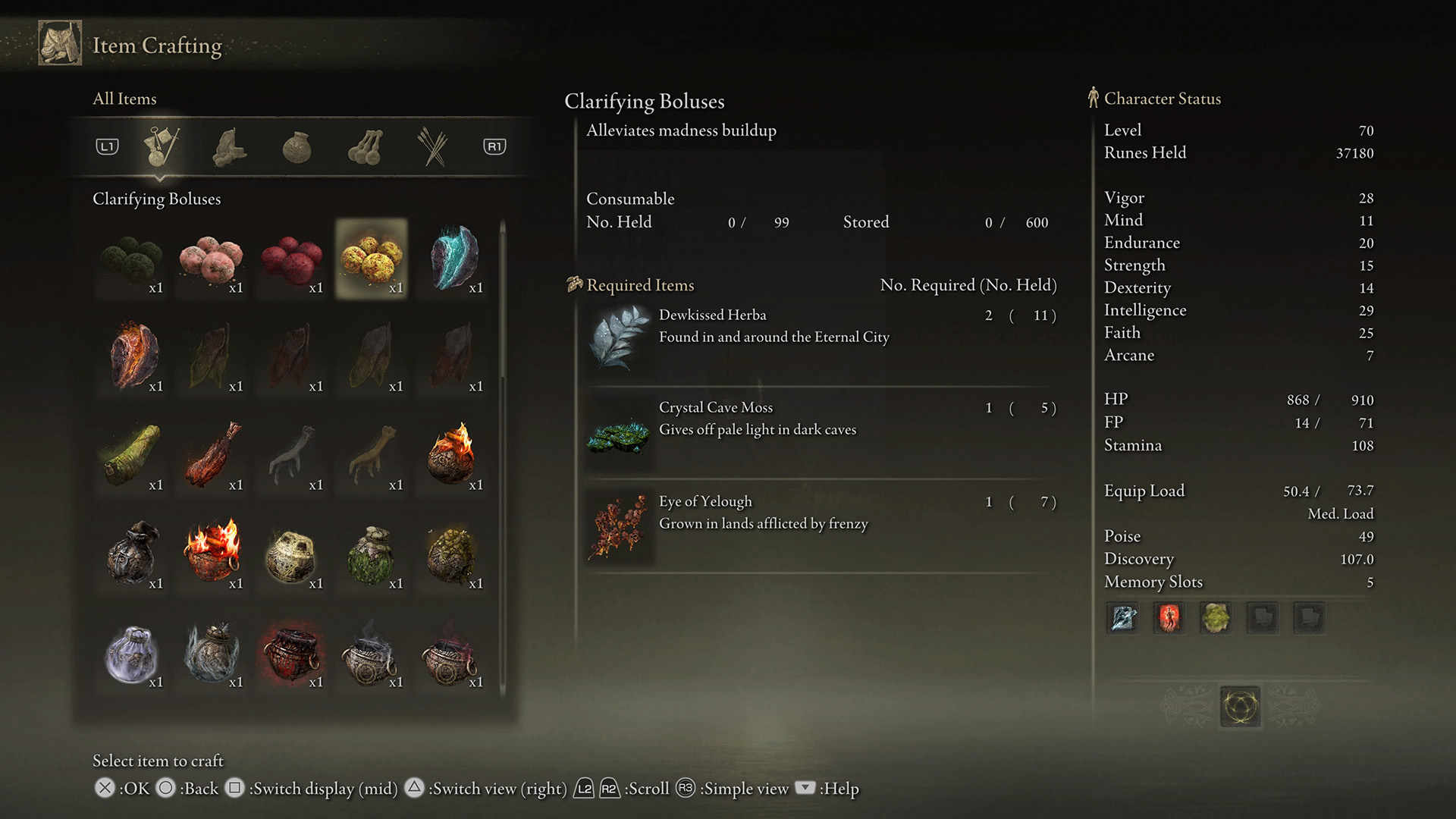Pick the flaming round pot item
Image resolution: width=1456 pixels, height=819 pixels.
[x=453, y=455]
